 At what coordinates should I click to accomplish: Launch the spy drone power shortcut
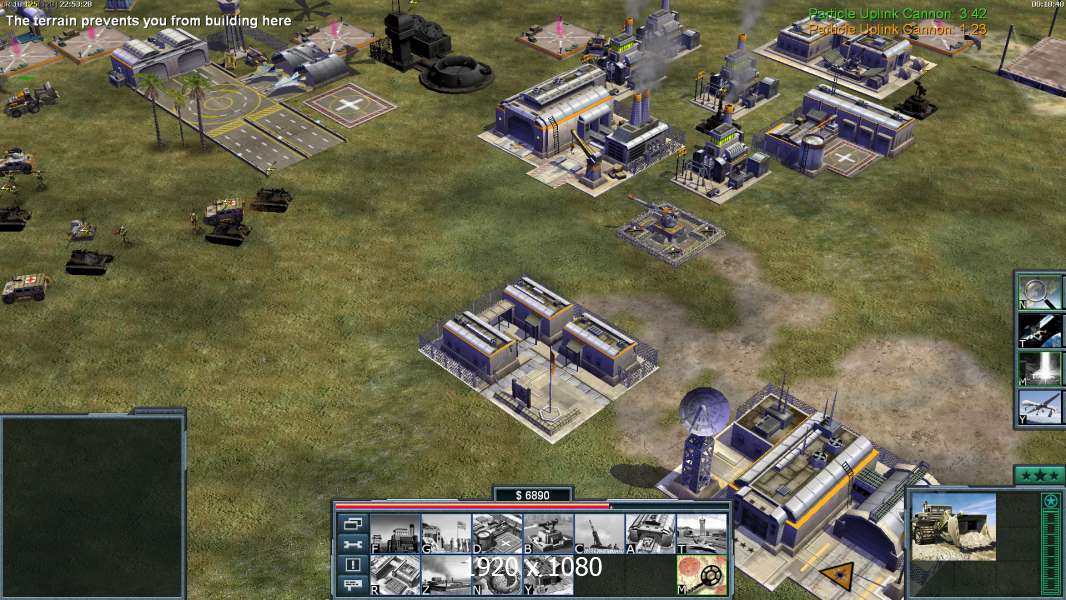1041,406
